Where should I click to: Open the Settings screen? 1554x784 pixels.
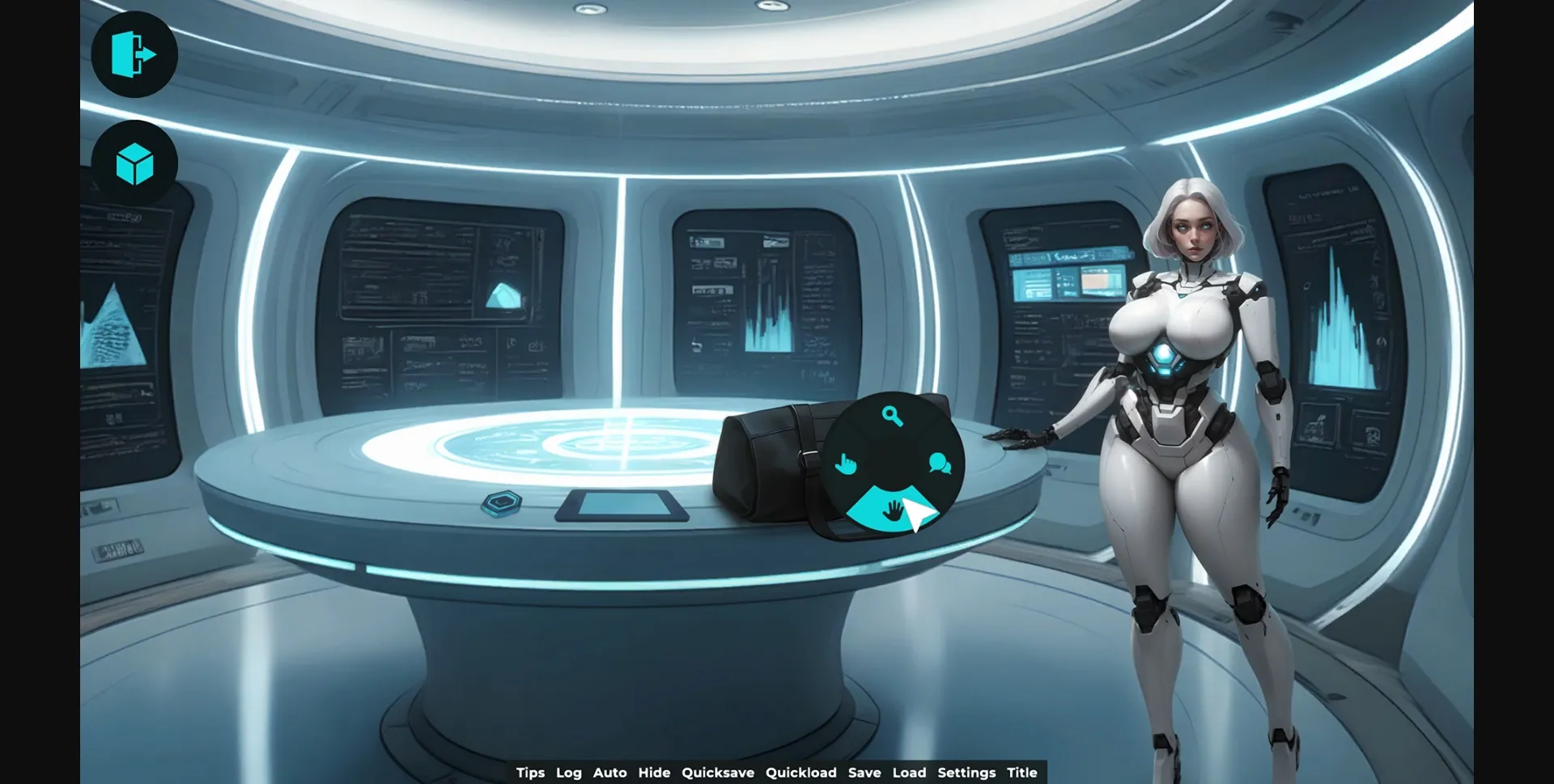(x=966, y=773)
